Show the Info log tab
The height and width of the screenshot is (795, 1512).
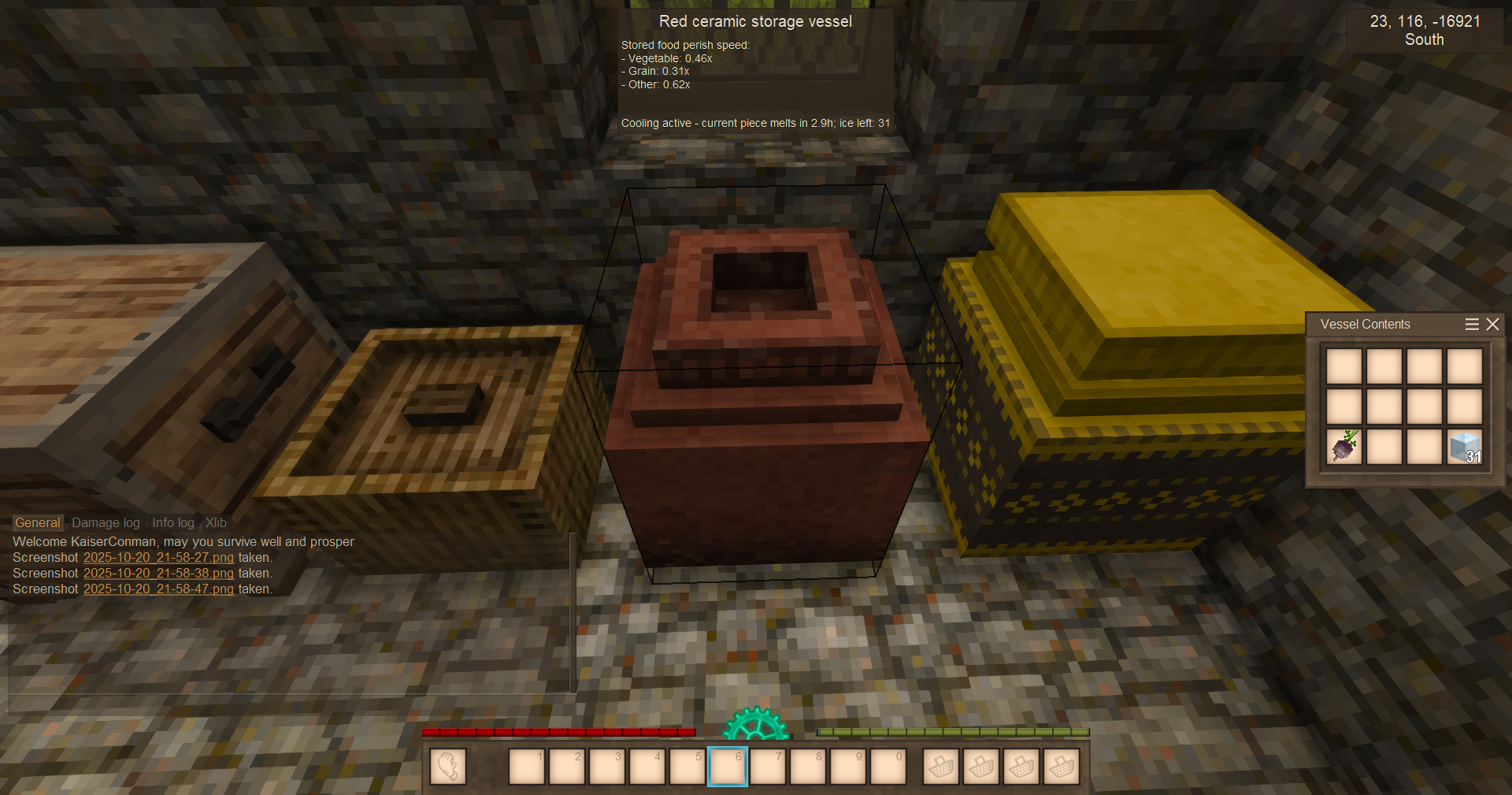[x=172, y=523]
